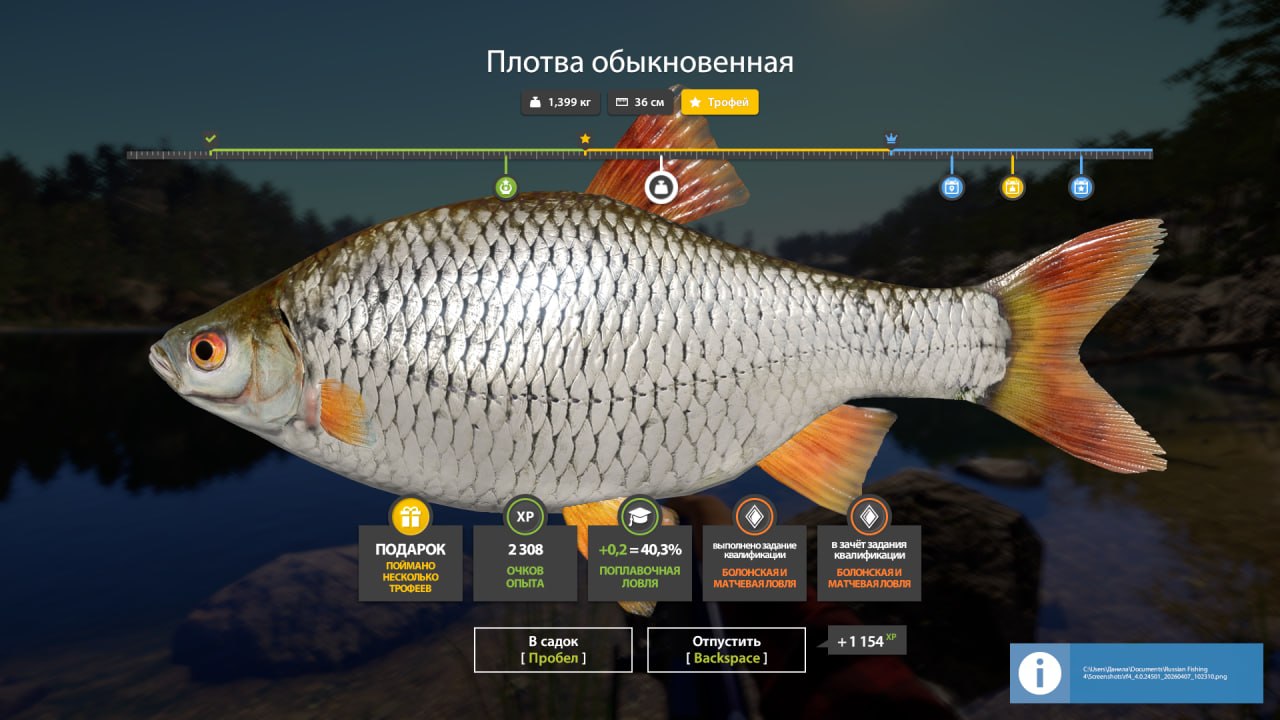Click the diamond icon on the в зачёт задания panel

pos(869,517)
